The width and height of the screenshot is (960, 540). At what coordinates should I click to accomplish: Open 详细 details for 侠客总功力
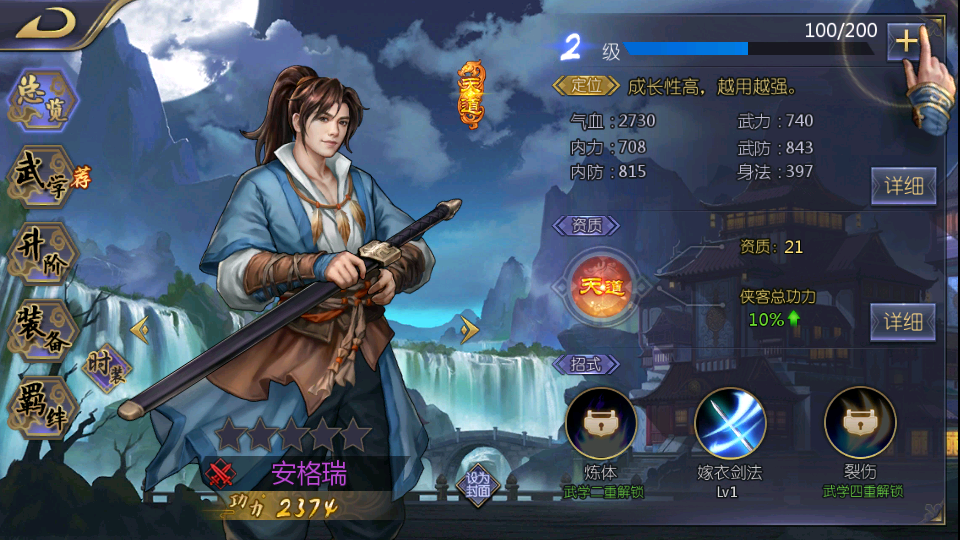click(903, 321)
